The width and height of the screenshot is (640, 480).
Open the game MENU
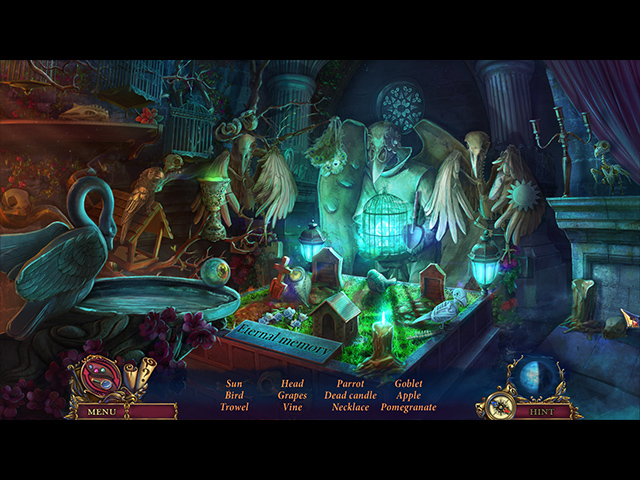click(x=101, y=411)
